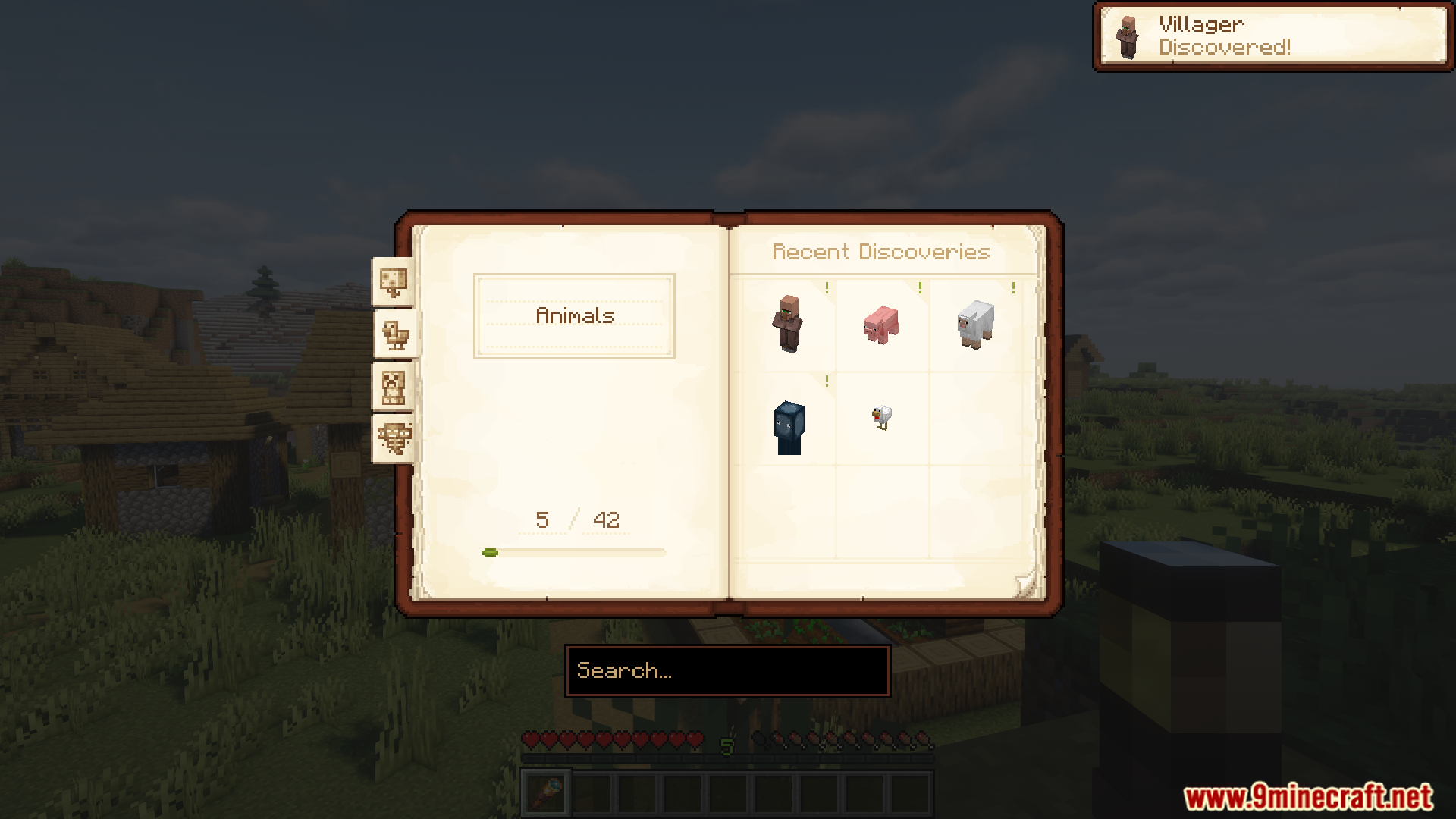The width and height of the screenshot is (1456, 819).
Task: Open the signboard icon tab
Action: [x=393, y=282]
